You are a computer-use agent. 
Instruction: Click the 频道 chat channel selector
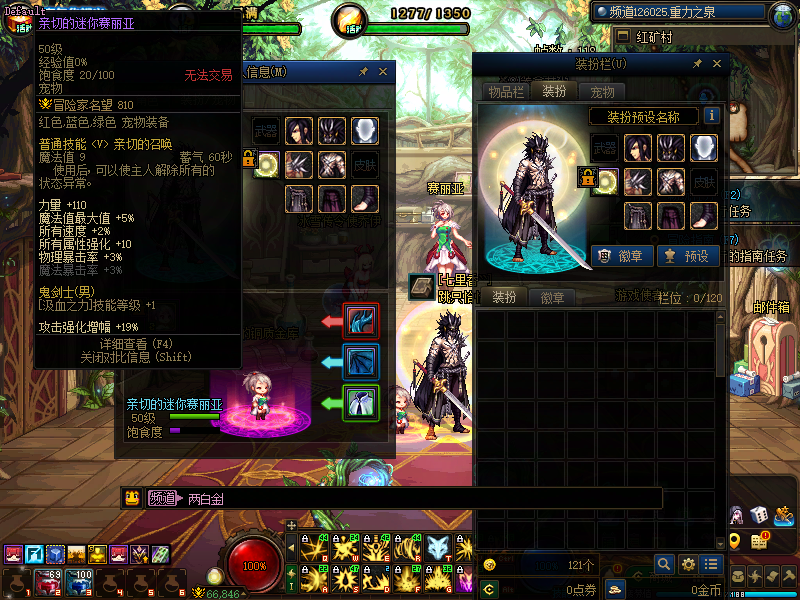[x=162, y=498]
